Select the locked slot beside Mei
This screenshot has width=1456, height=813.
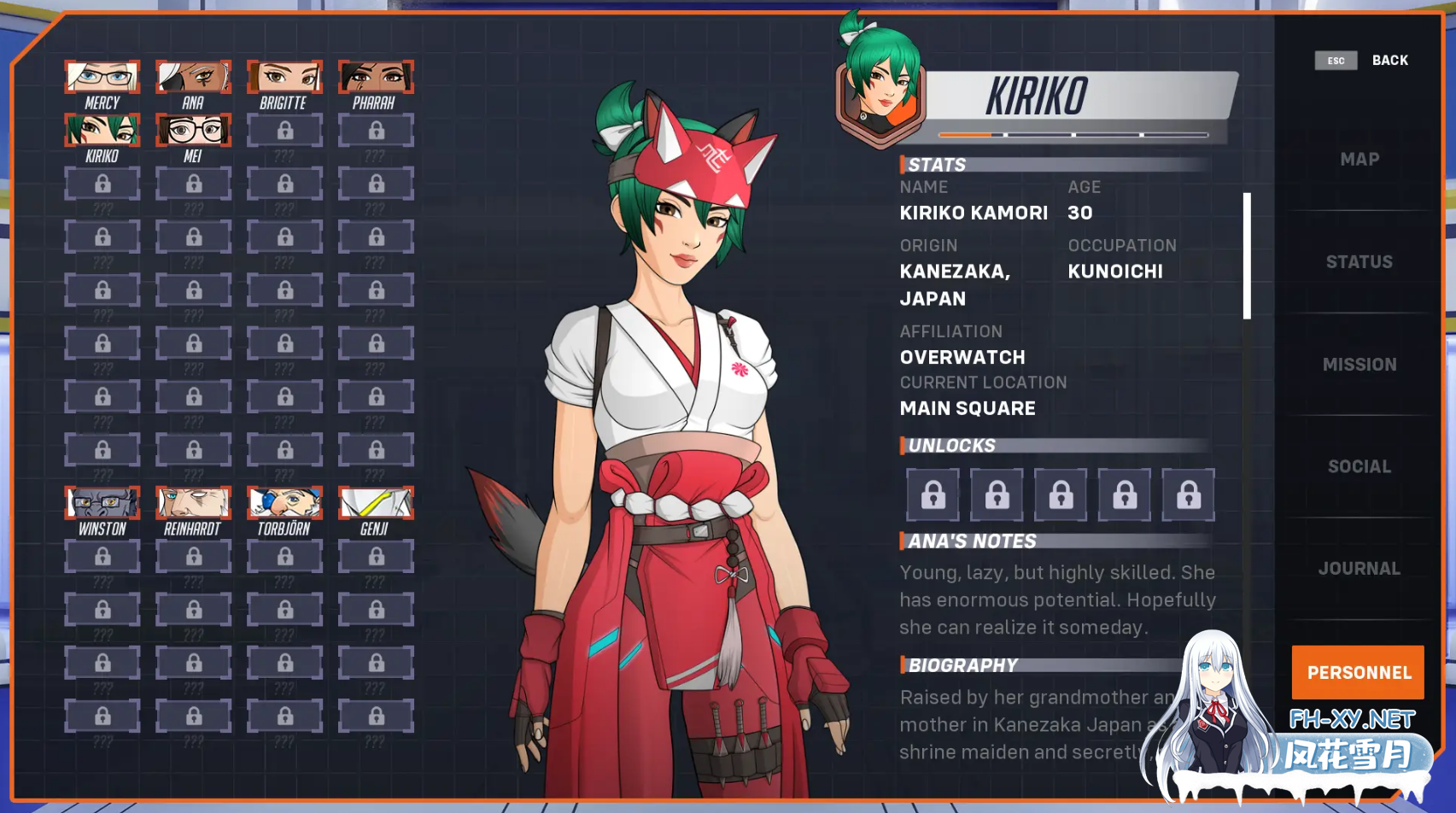point(284,132)
